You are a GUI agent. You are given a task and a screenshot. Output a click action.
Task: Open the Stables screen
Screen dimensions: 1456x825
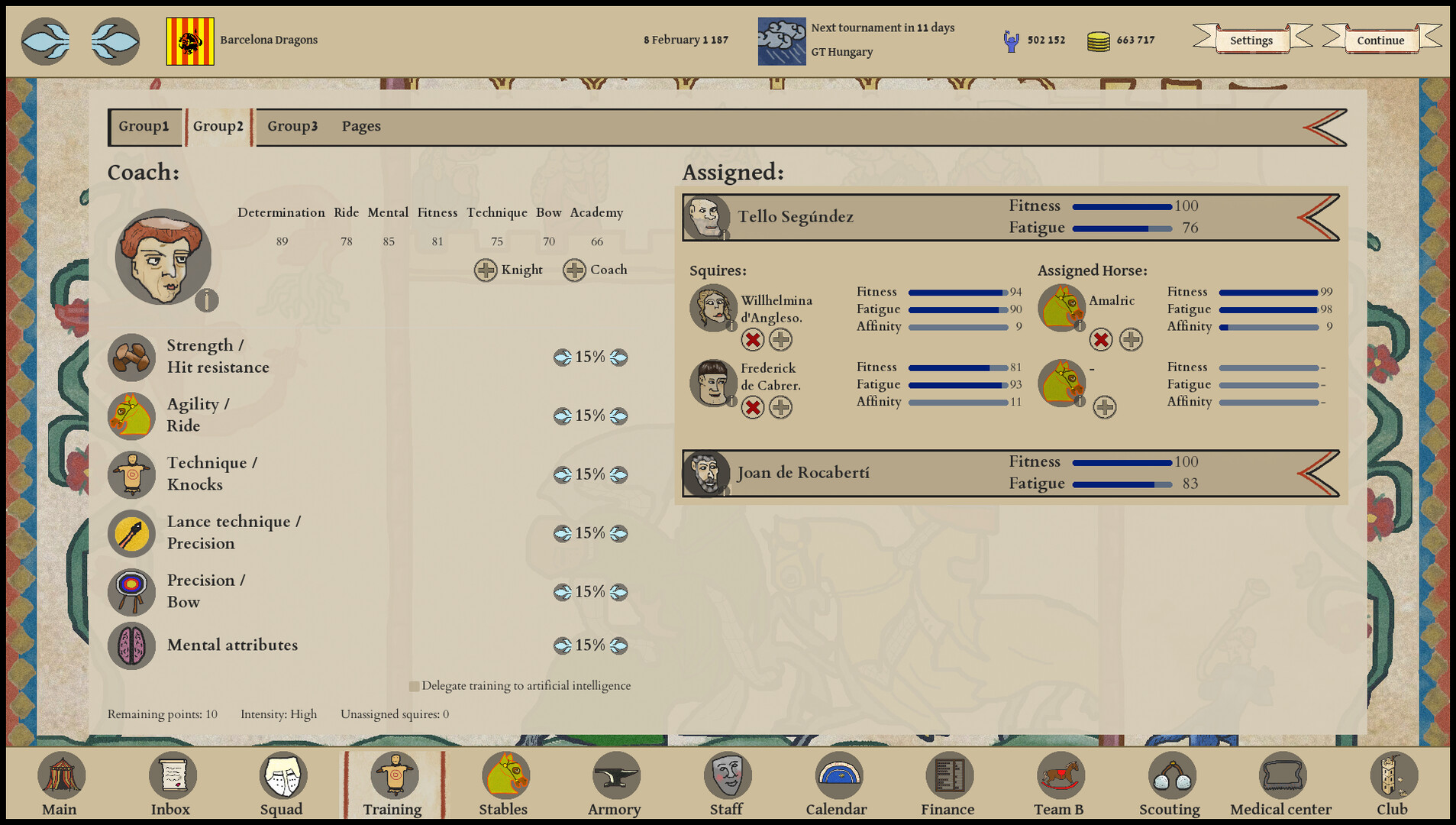[x=504, y=775]
